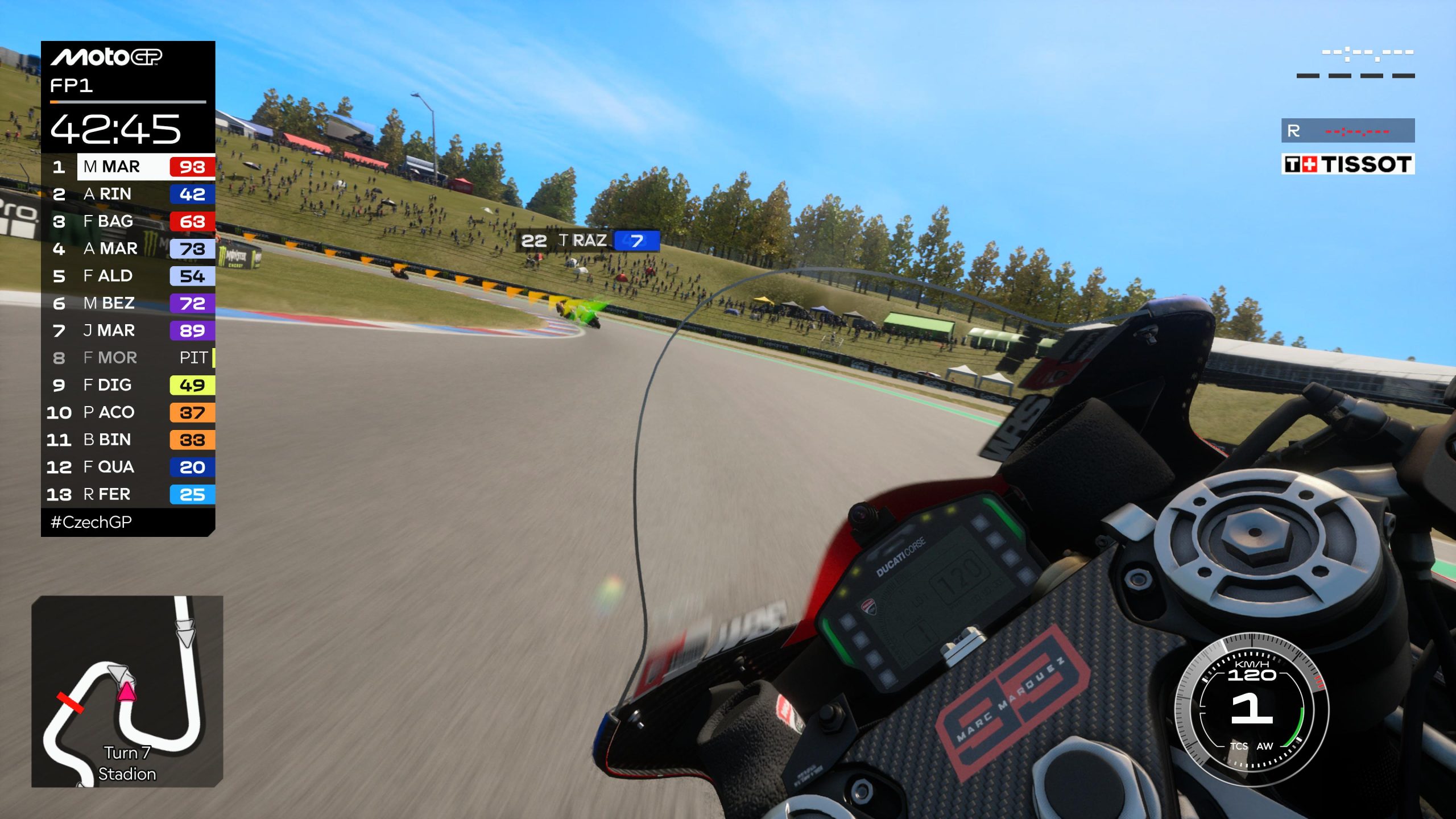Pick F MOR row marked PIT
This screenshot has height=819, width=1456.
click(x=129, y=358)
